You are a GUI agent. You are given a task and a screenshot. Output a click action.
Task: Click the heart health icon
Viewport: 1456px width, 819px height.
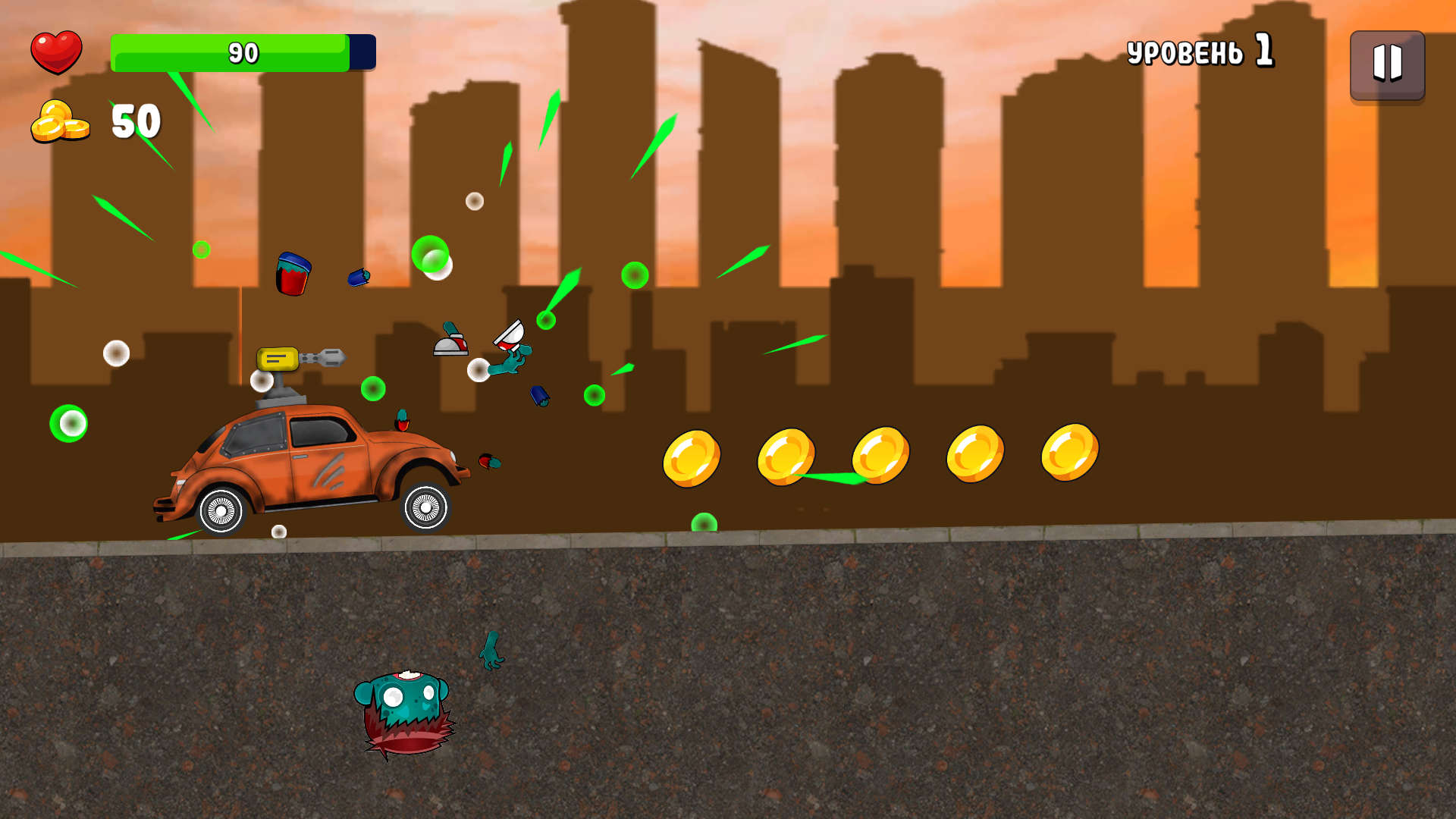click(57, 52)
